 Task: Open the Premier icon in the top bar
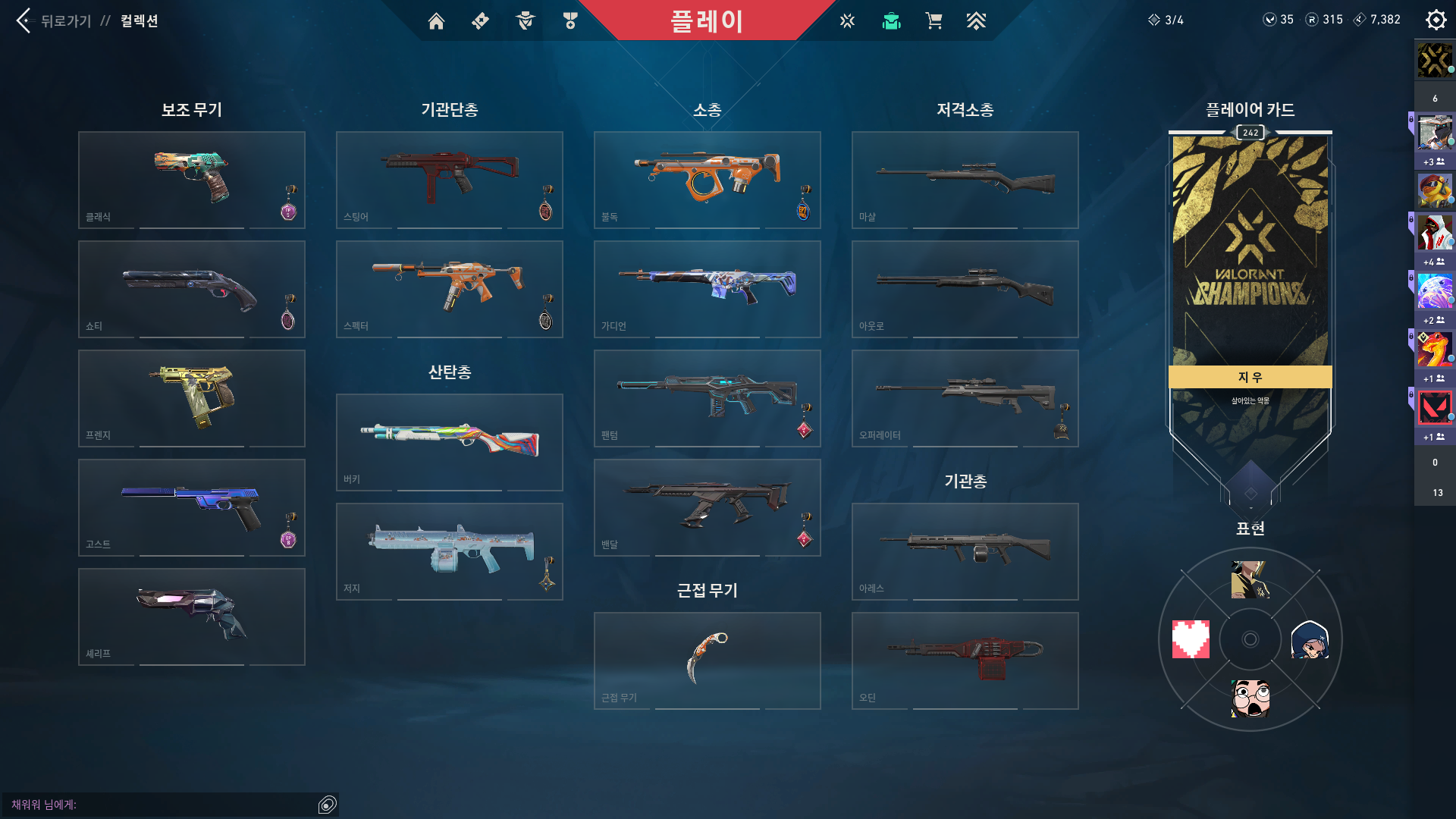977,20
